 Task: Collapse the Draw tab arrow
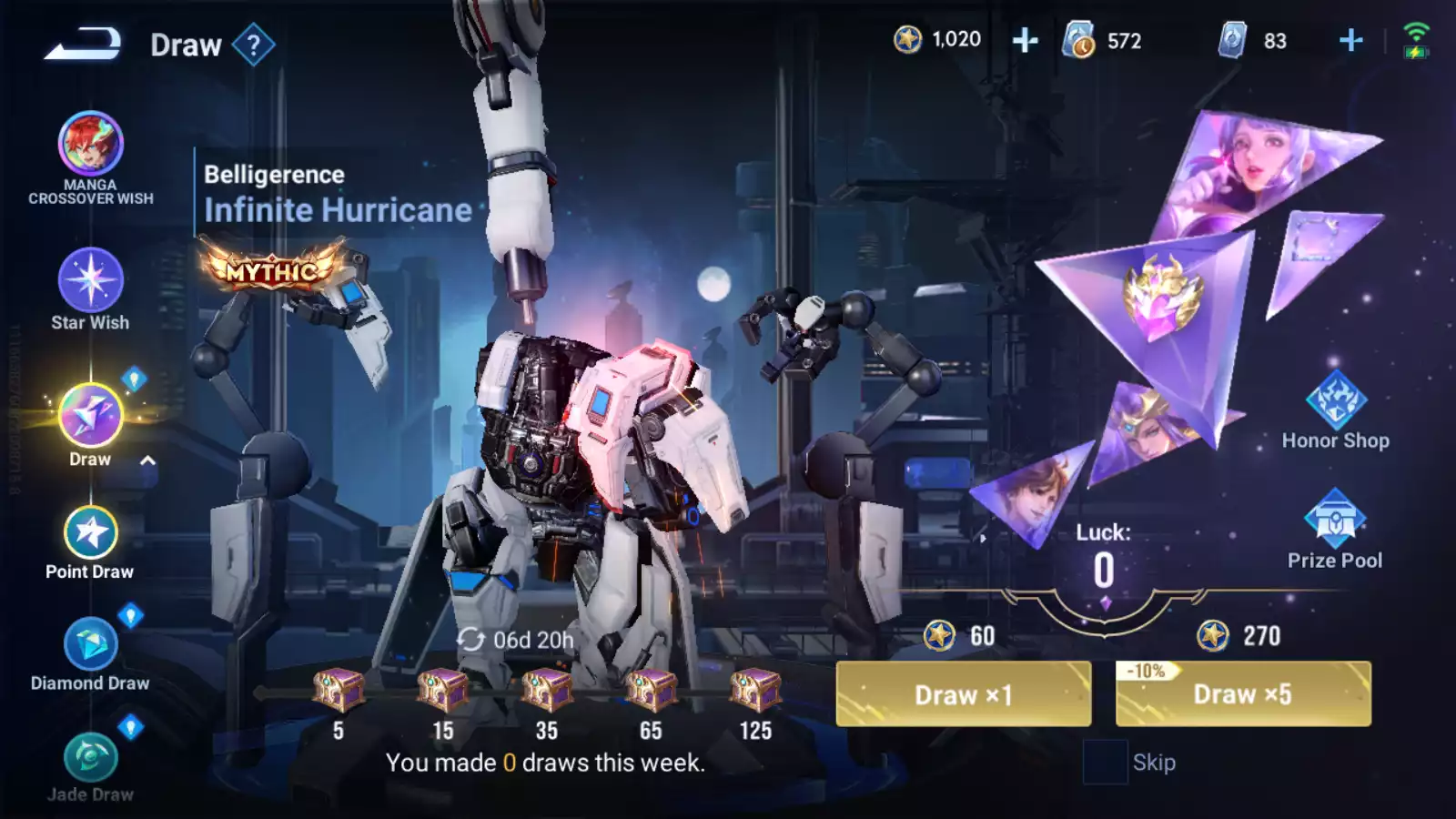click(x=147, y=460)
